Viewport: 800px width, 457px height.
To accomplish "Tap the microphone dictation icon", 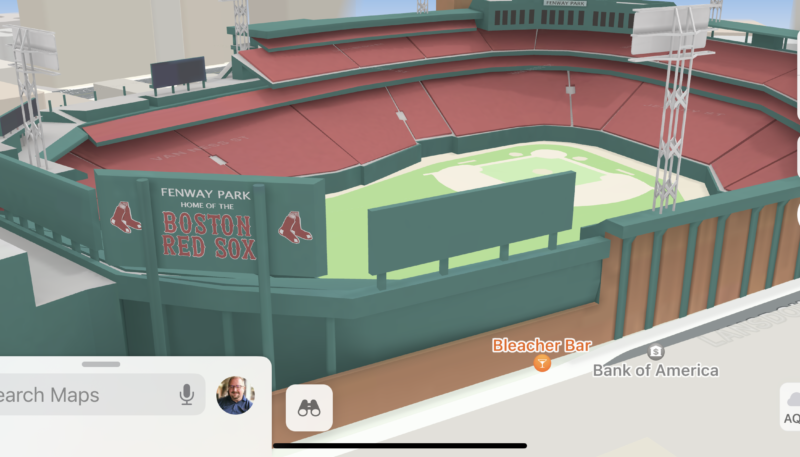I will click(187, 395).
